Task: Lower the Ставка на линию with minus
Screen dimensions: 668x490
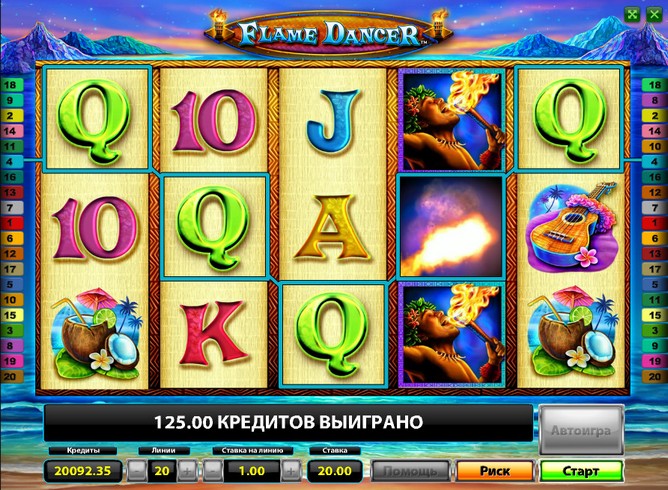Action: point(212,470)
